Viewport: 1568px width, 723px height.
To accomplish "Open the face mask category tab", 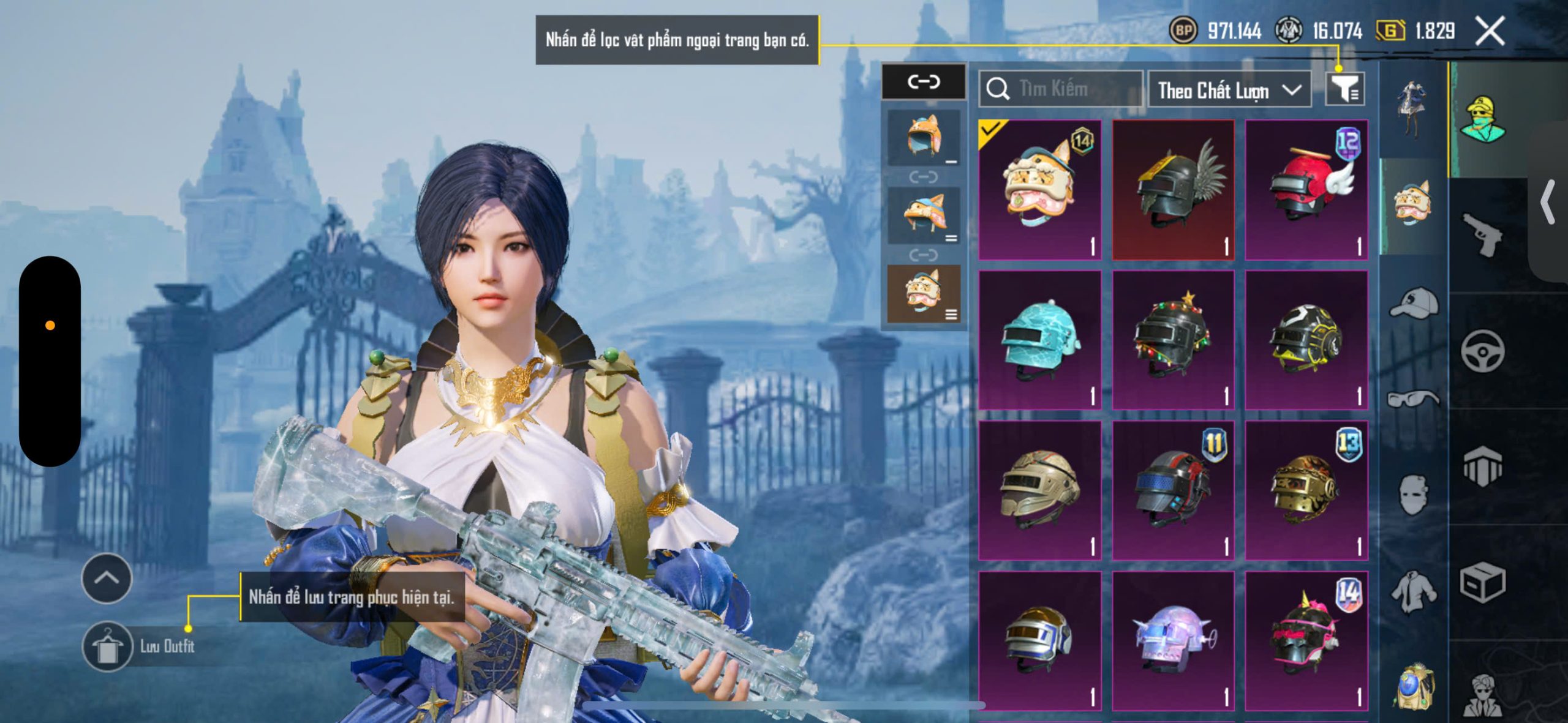I will pos(1414,495).
